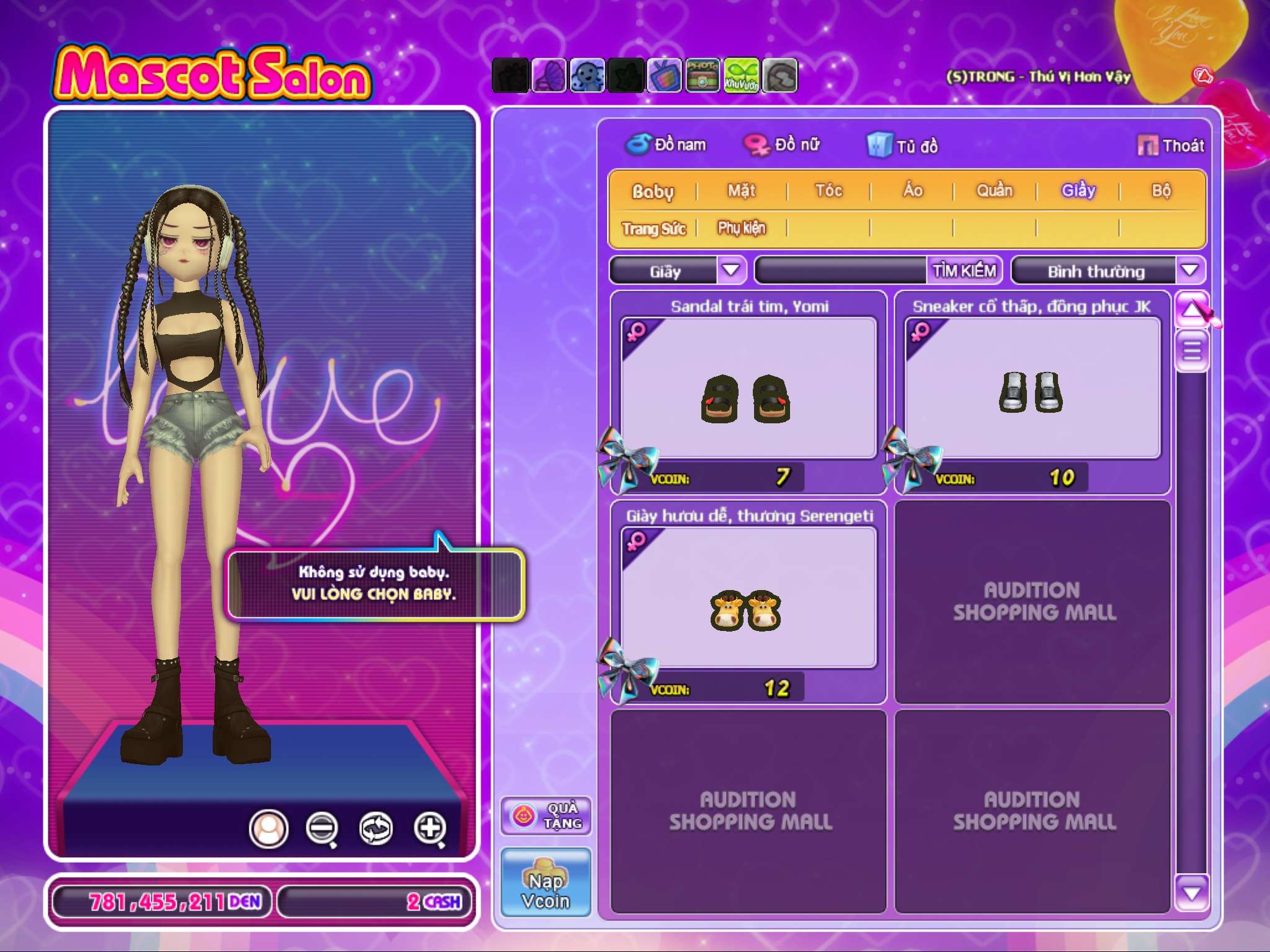This screenshot has width=1270, height=952.
Task: Select the Baby tab
Action: coord(652,191)
